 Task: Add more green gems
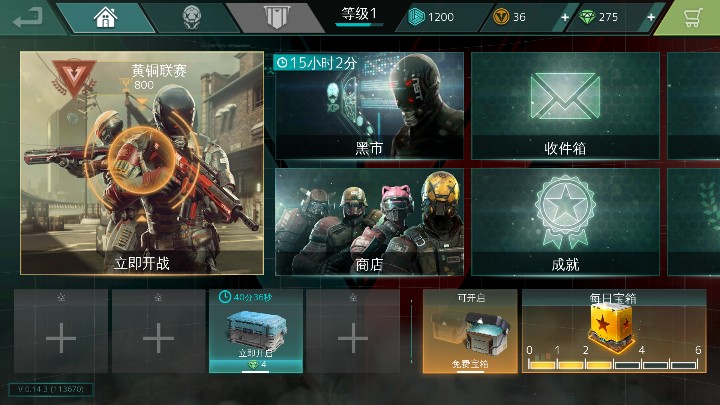(652, 17)
